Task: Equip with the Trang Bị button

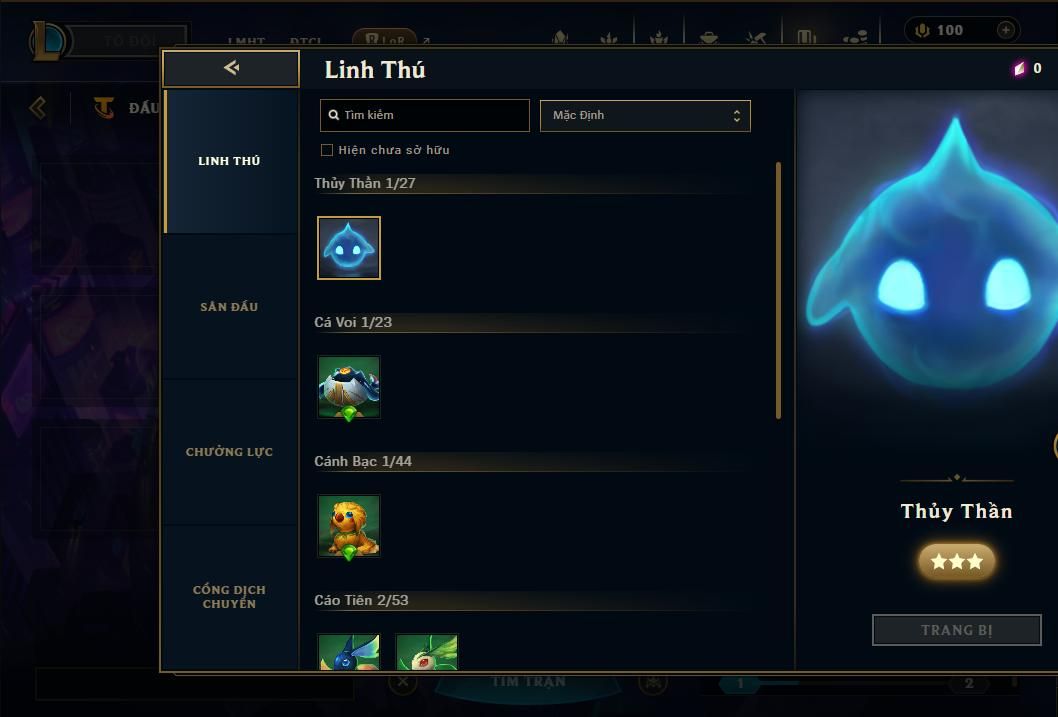Action: pyautogui.click(x=956, y=630)
